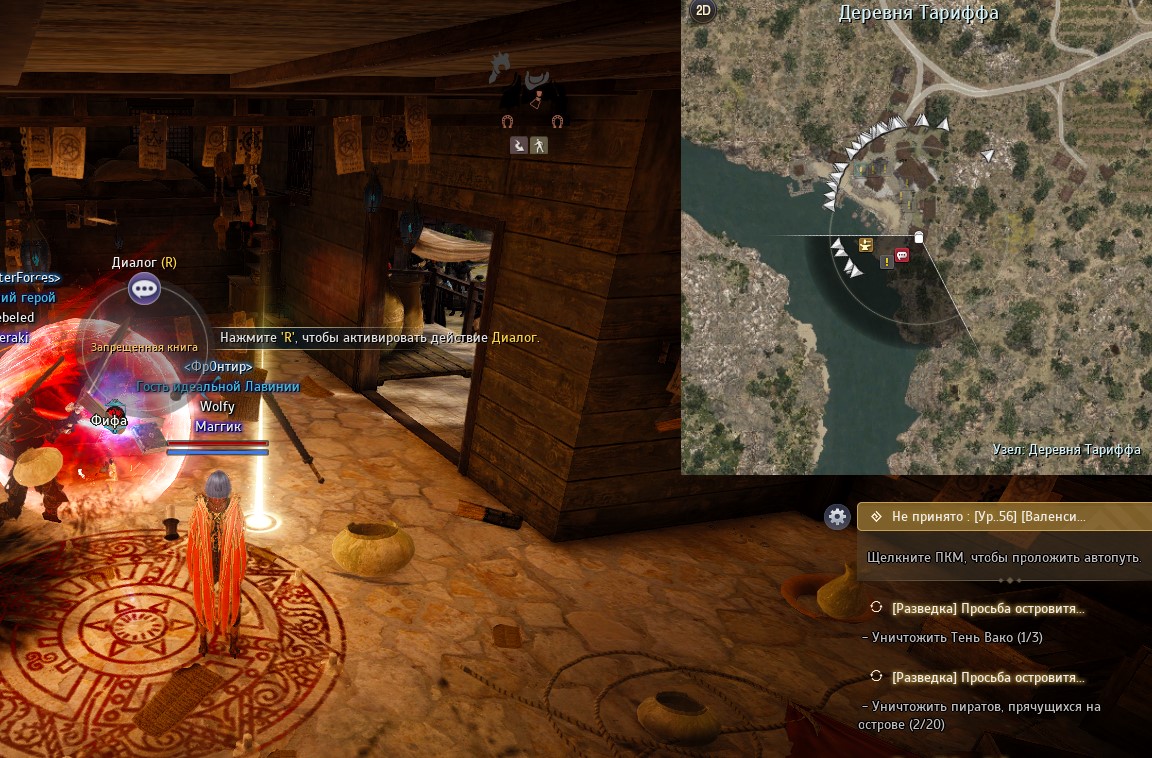Select the golden anvil marker on the minimap

click(866, 245)
